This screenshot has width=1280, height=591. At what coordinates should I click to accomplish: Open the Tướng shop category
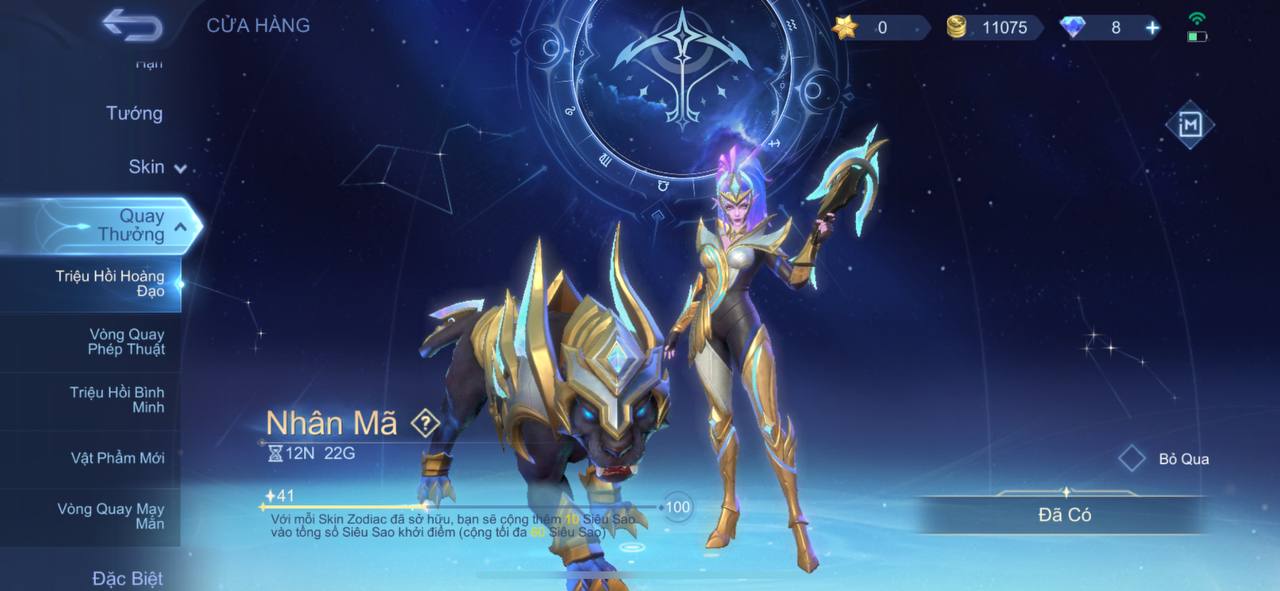click(134, 114)
